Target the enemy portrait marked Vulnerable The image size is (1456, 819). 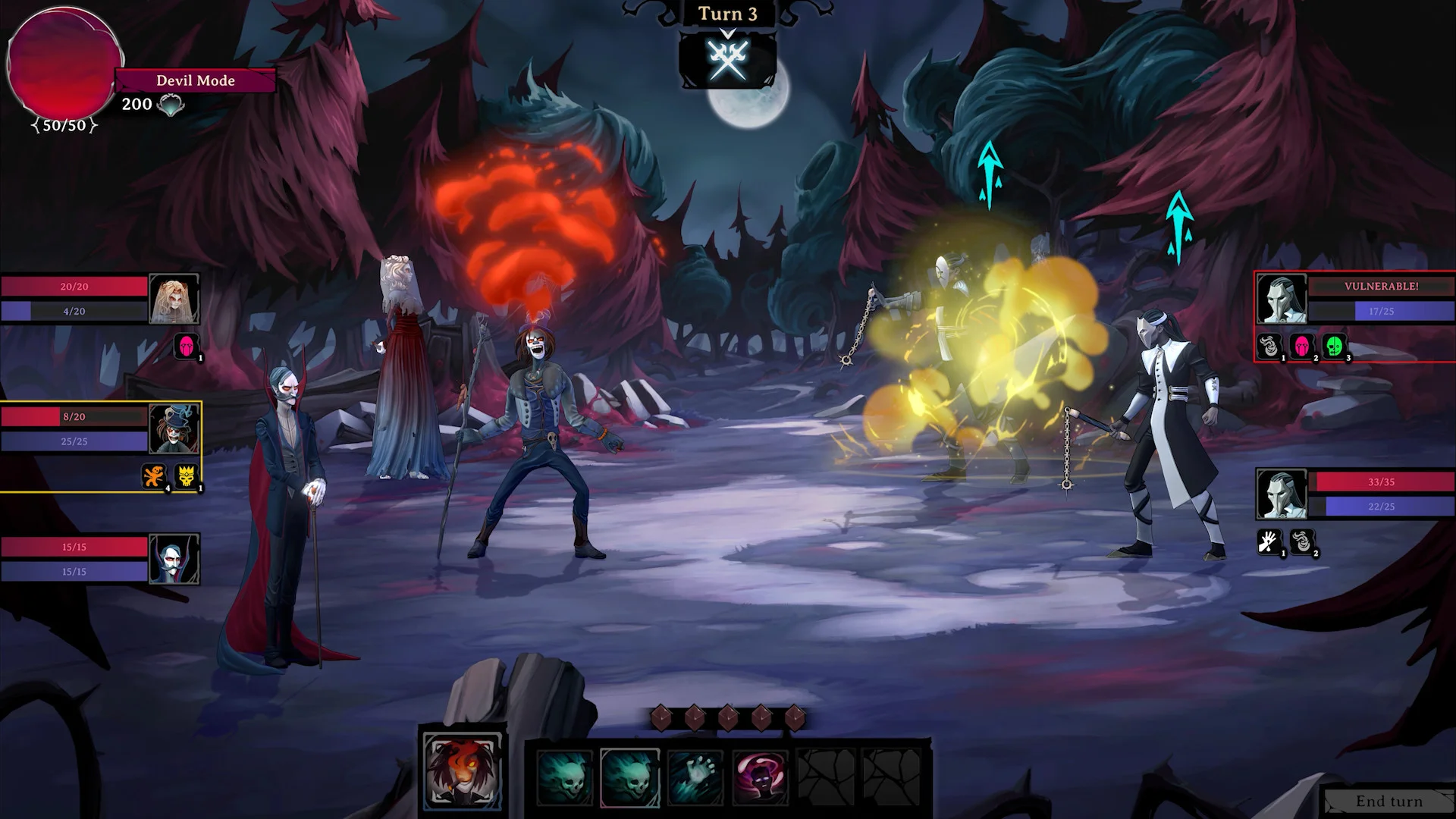tap(1282, 299)
